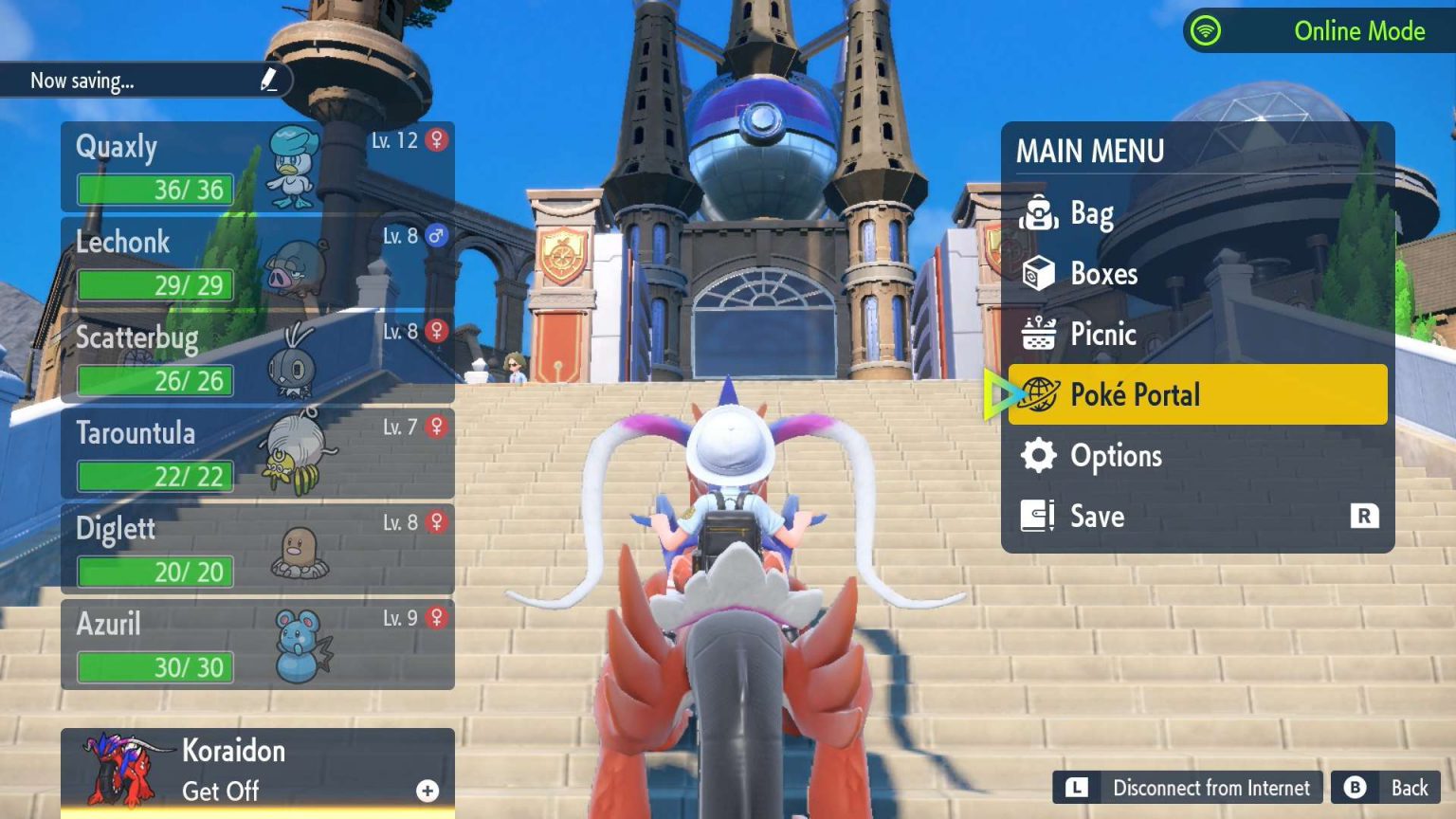Expand the yellow arrow next to Poké Portal
Screen dimensions: 1456x819
click(998, 393)
